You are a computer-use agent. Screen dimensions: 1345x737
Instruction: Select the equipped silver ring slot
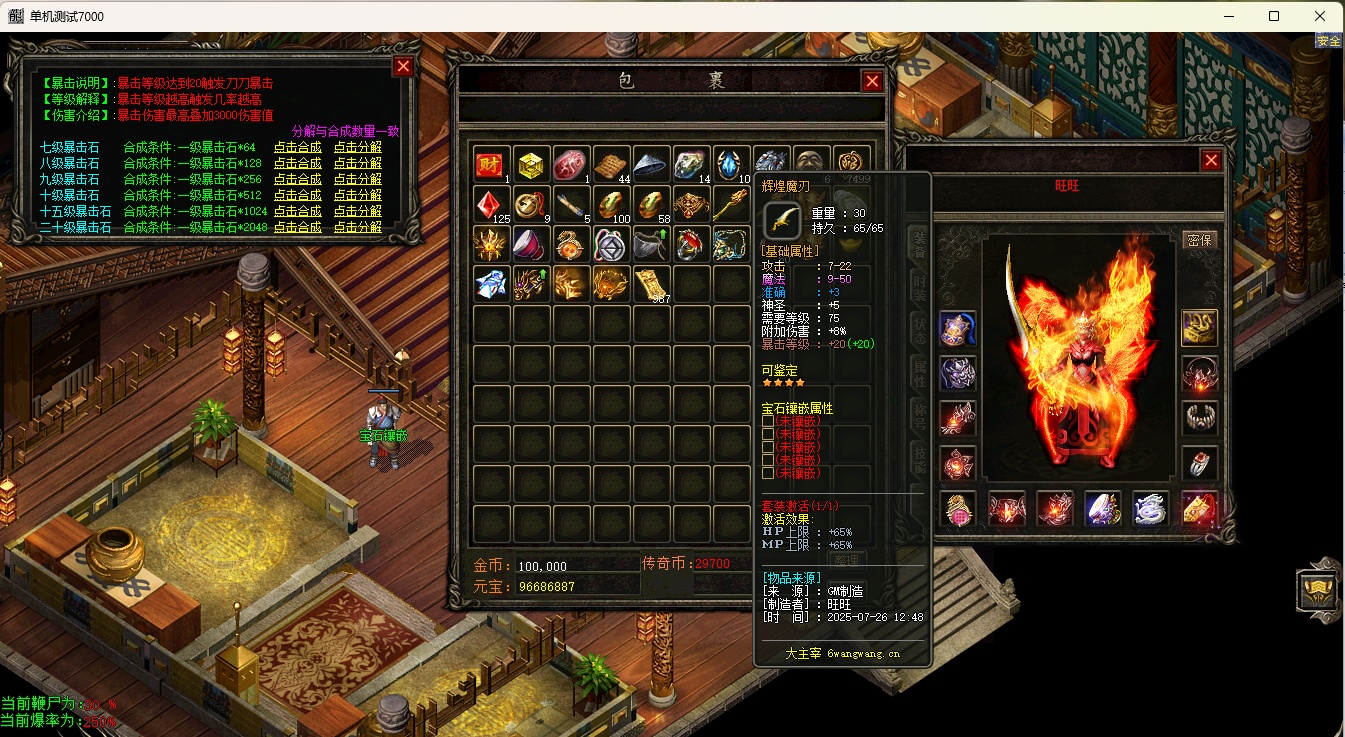coord(1199,463)
